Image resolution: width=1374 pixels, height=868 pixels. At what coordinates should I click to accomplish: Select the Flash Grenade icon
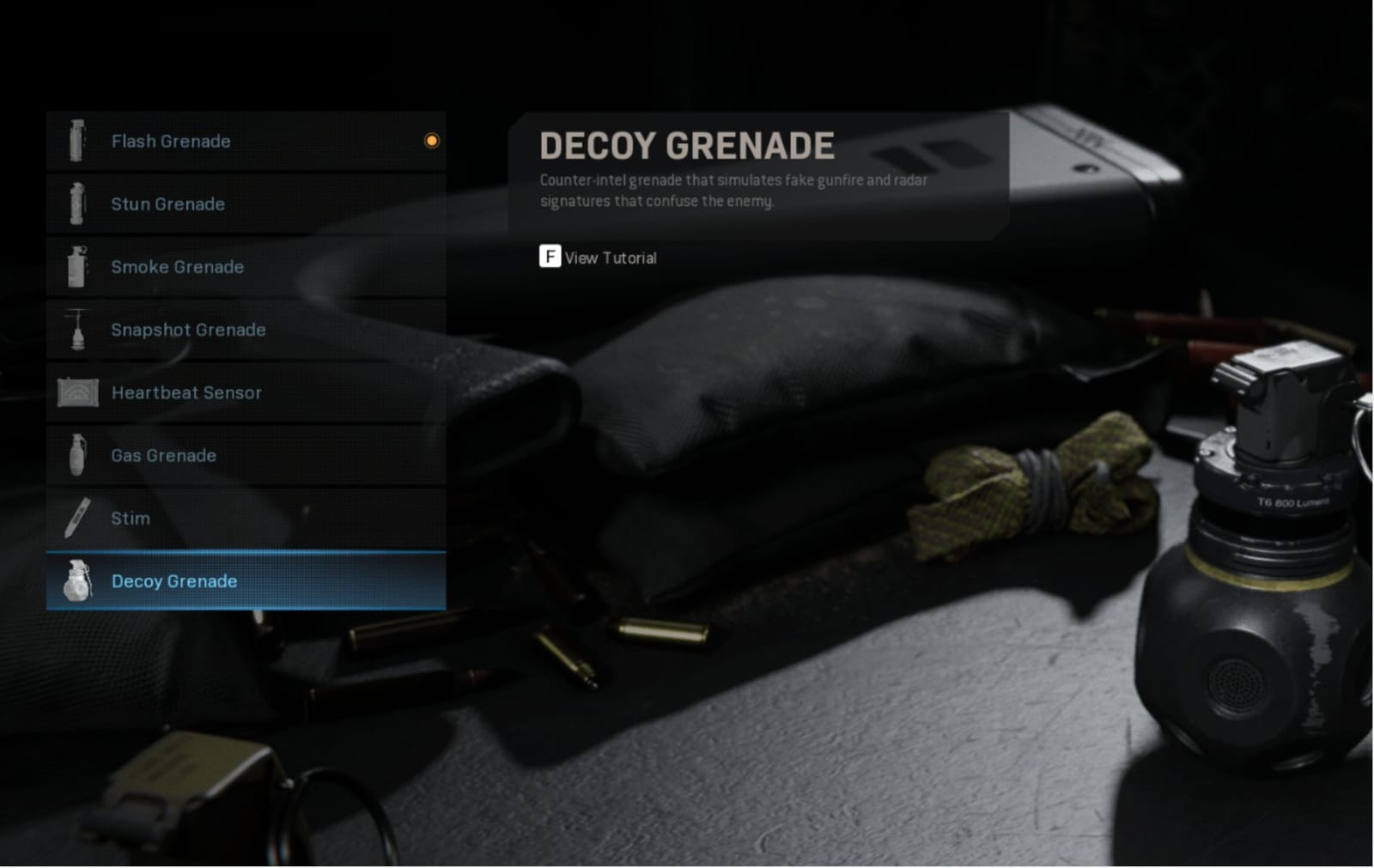click(x=77, y=141)
